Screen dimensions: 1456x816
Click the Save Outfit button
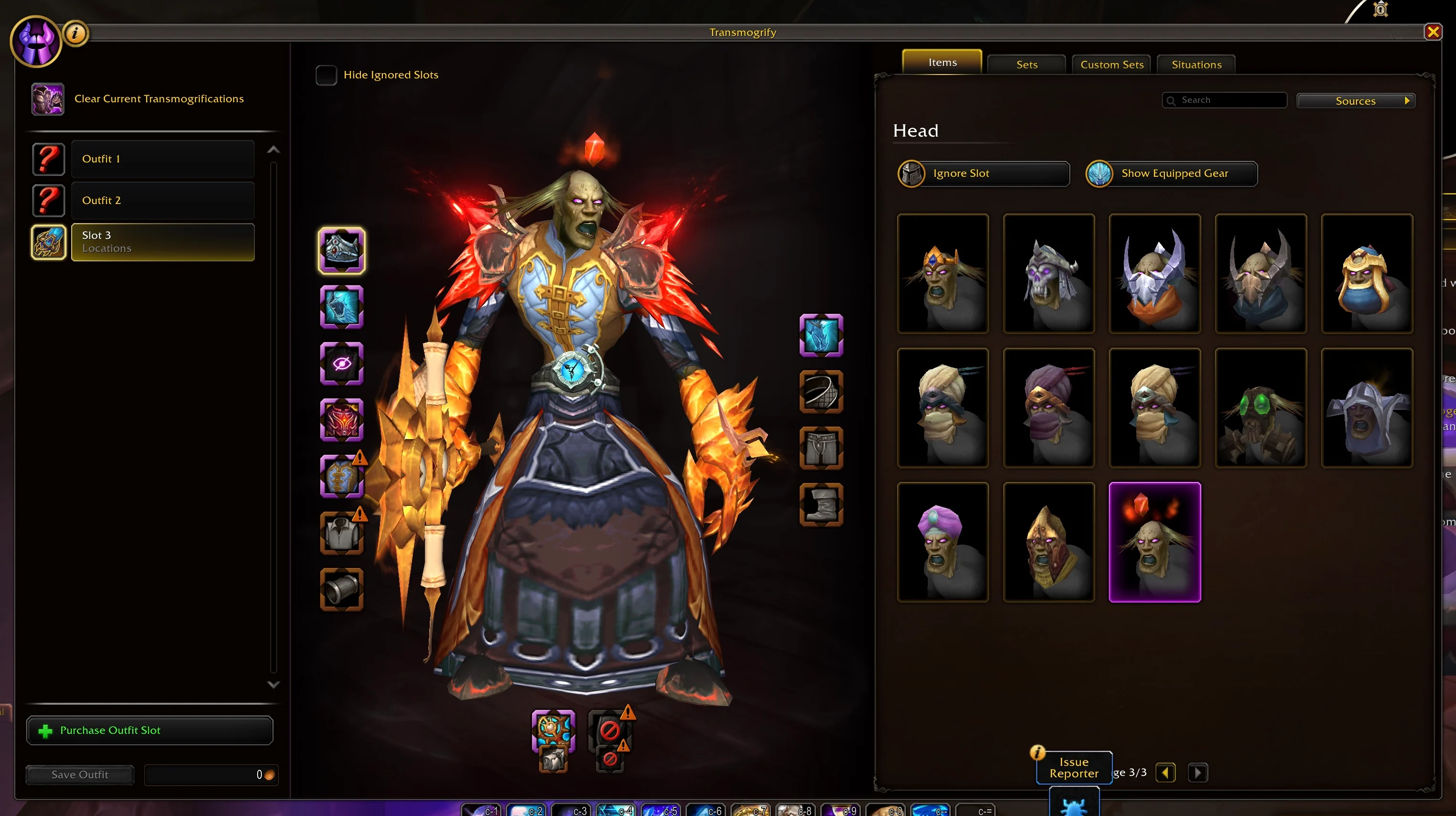tap(80, 774)
